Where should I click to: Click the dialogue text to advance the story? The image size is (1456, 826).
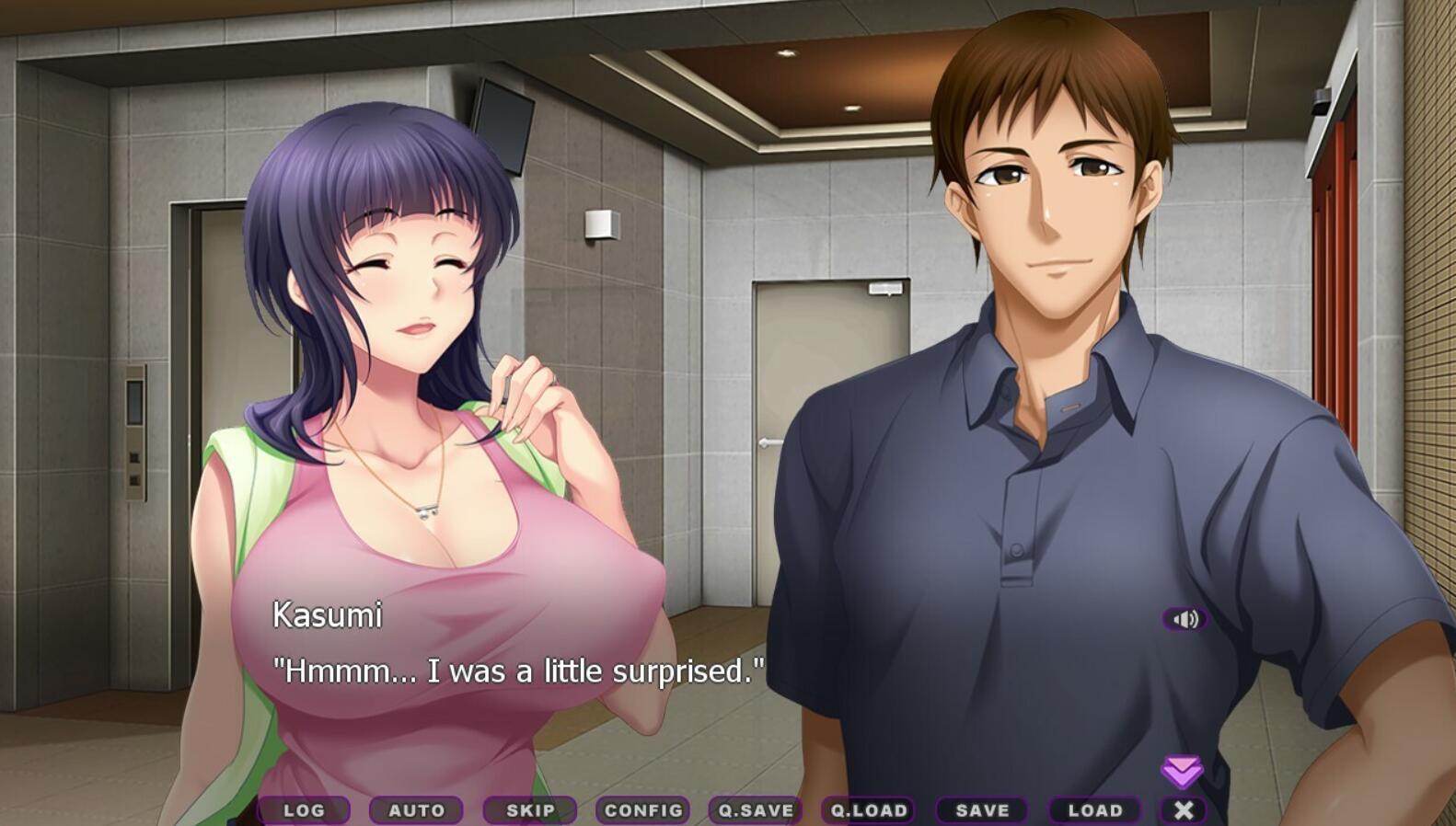coord(517,671)
